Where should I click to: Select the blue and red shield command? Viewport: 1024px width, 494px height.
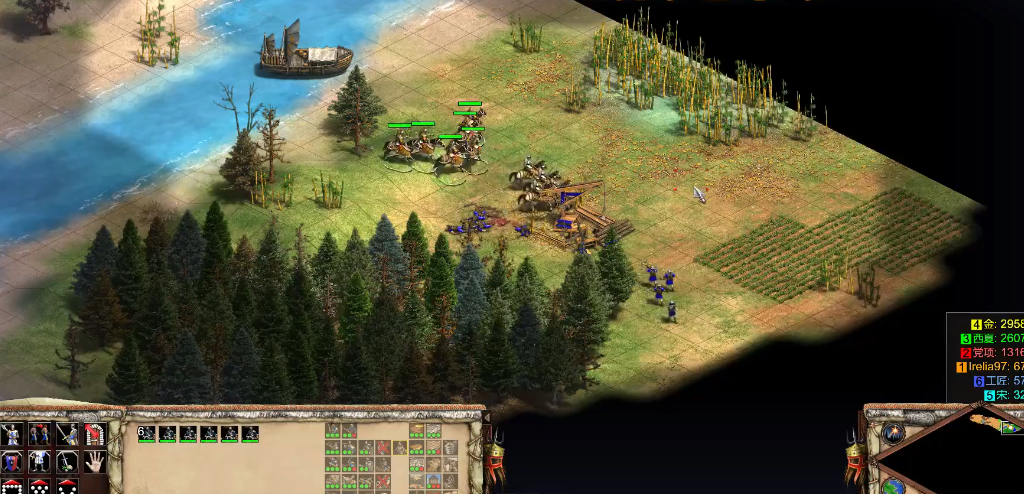tap(12, 461)
